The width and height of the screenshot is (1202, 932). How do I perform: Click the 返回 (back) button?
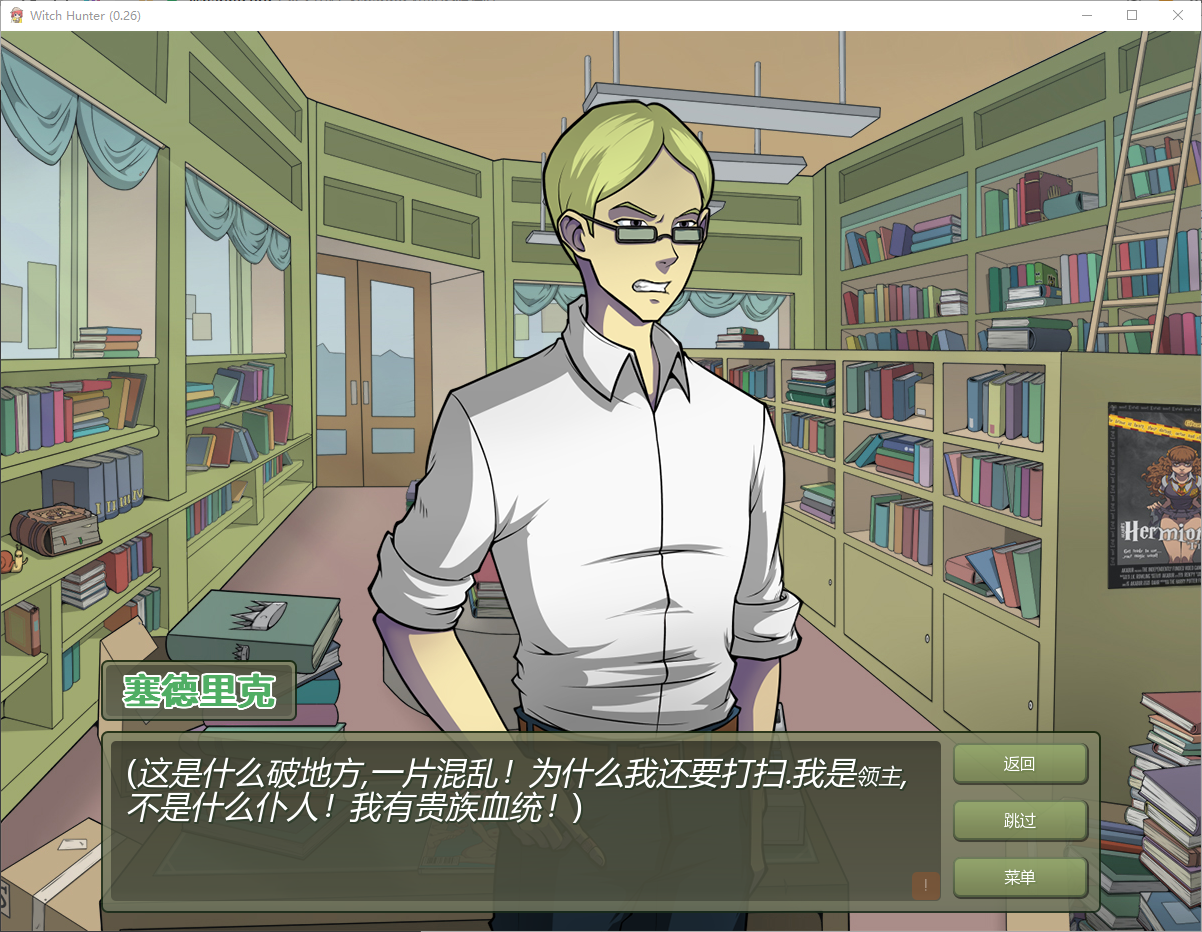1019,764
